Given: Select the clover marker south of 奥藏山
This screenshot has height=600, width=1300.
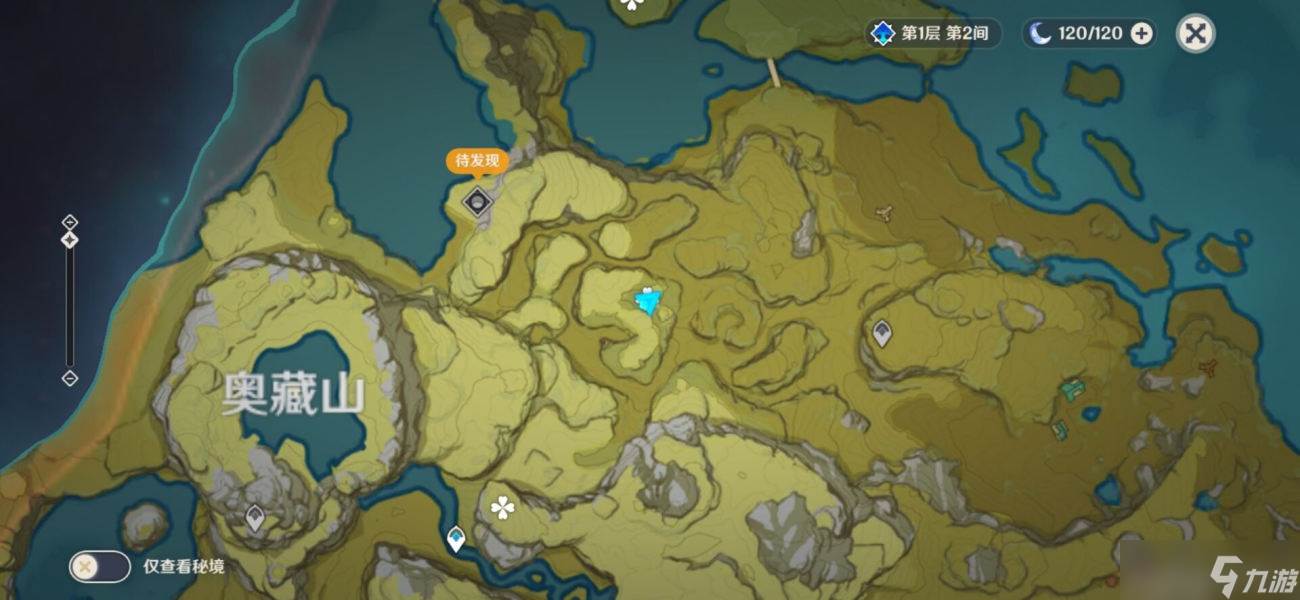Looking at the screenshot, I should pyautogui.click(x=502, y=509).
